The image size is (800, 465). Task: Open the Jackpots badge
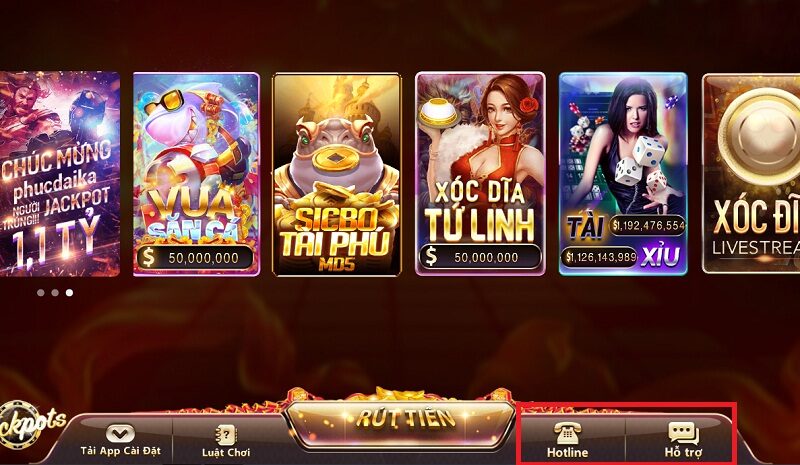(30, 421)
